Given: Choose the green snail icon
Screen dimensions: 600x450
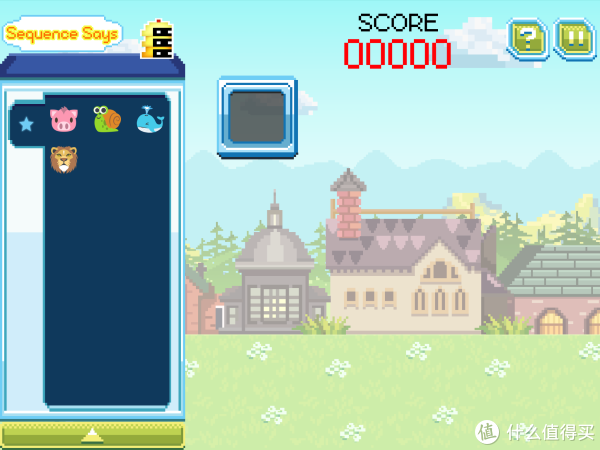Looking at the screenshot, I should click(x=107, y=120).
